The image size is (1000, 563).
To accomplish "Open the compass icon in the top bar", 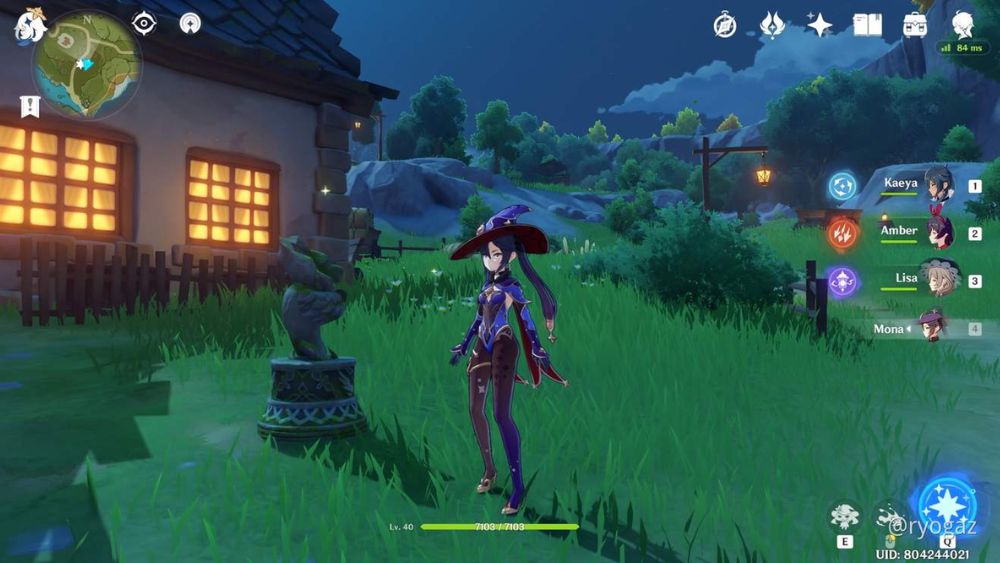I will (725, 25).
